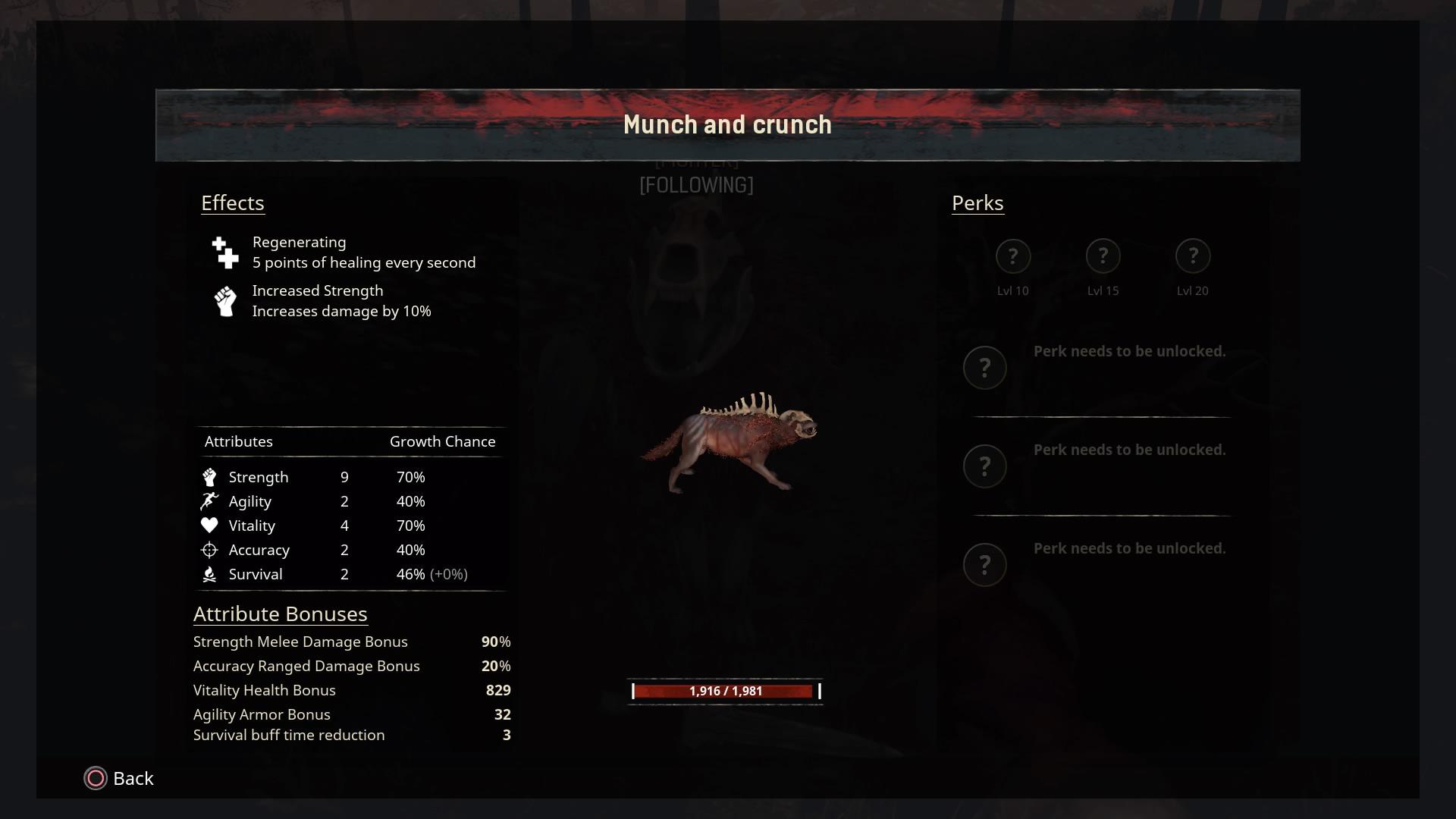Click the Munch and crunch title banner
Screen dimensions: 1456x819
pos(727,124)
